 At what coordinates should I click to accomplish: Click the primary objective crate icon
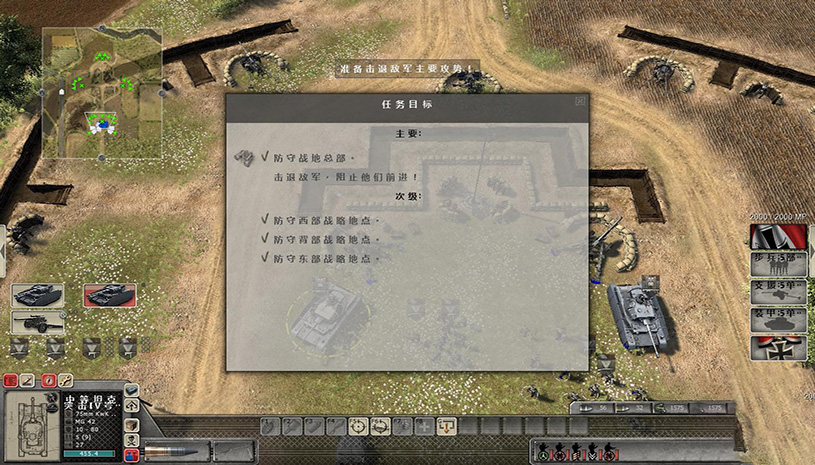point(243,158)
